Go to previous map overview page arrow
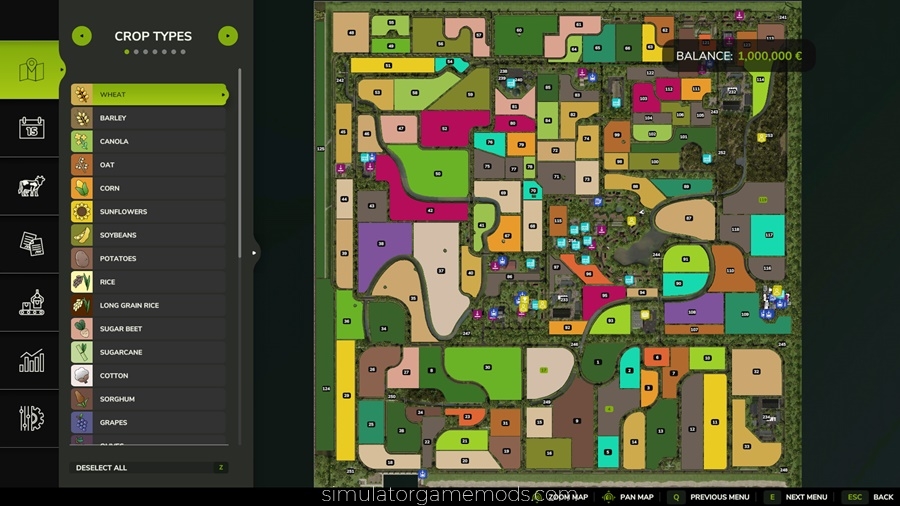This screenshot has width=900, height=506. click(82, 36)
